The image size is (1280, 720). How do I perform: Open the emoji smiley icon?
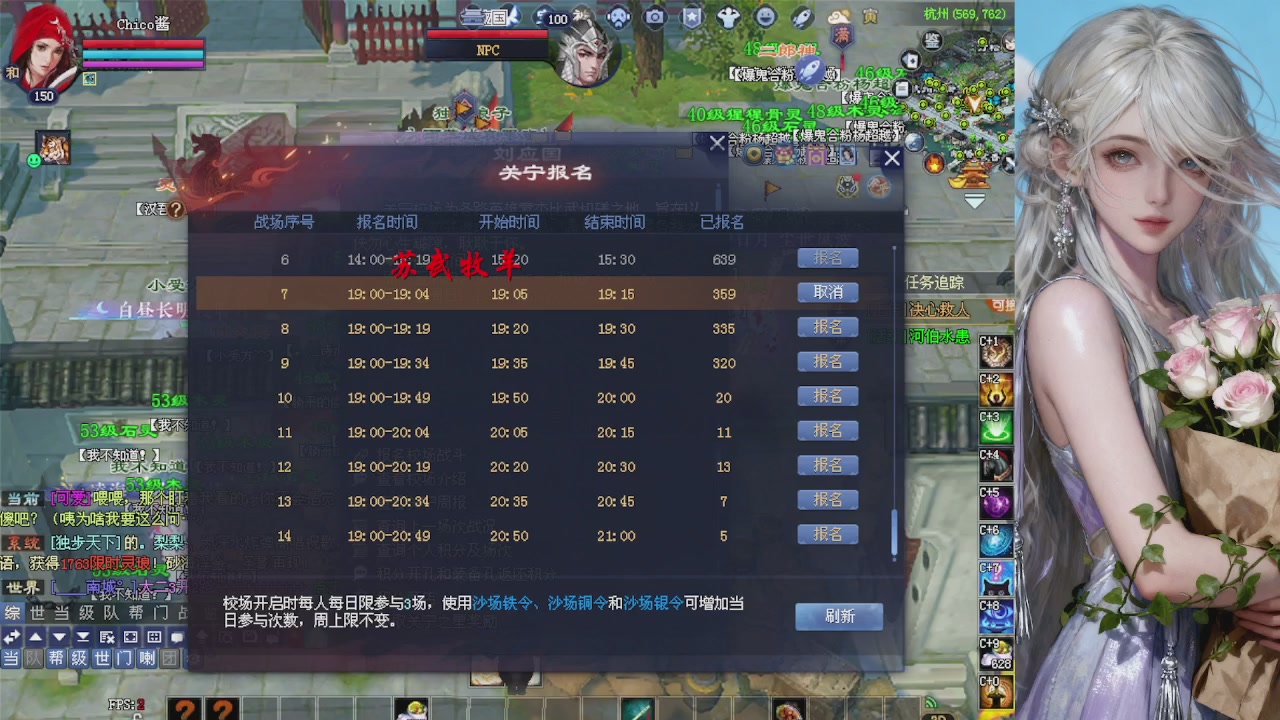pyautogui.click(x=766, y=17)
